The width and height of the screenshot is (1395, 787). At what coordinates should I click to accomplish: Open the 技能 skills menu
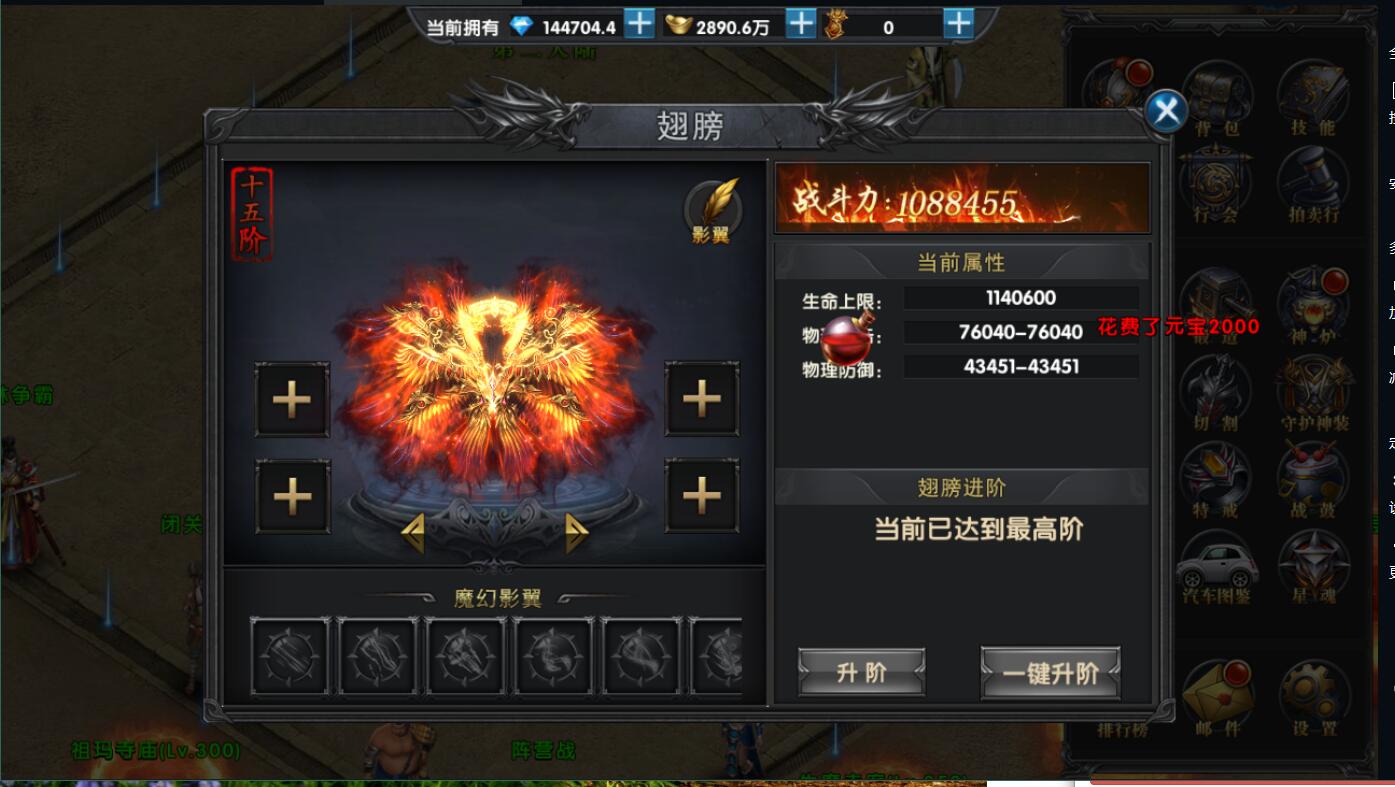(x=1313, y=98)
